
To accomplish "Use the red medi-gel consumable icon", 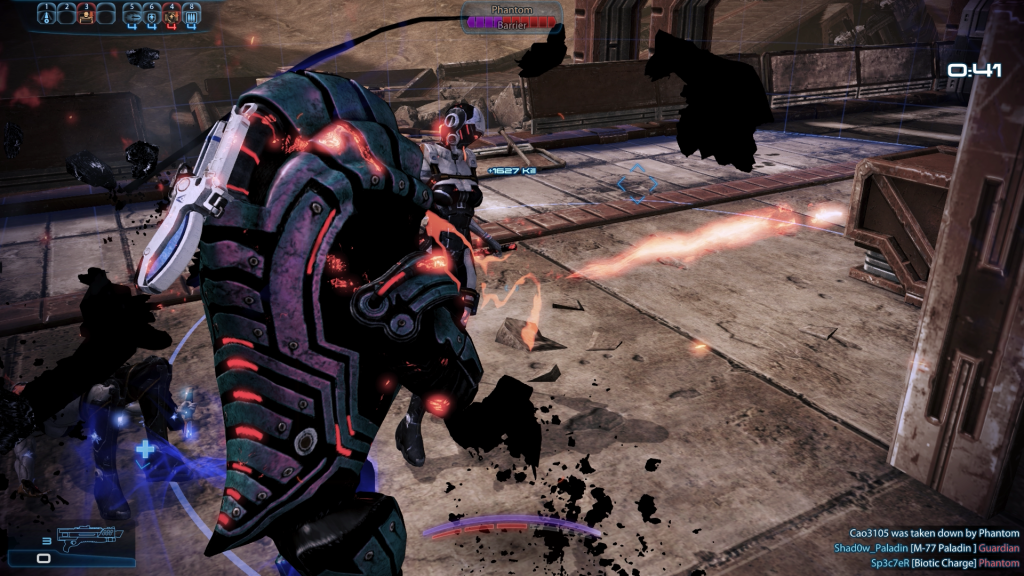I will coord(172,14).
